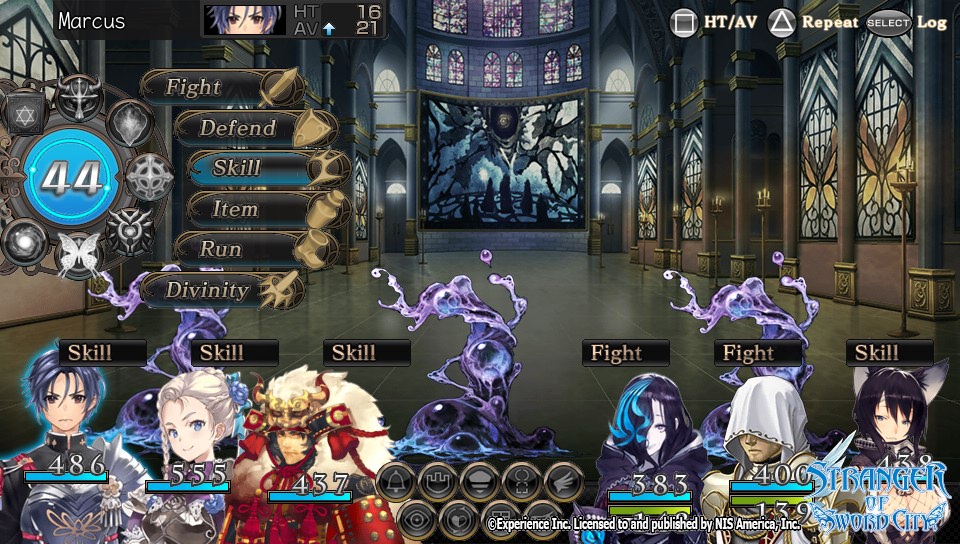Image resolution: width=960 pixels, height=544 pixels.
Task: Choose Defend from the battle menu
Action: [238, 128]
